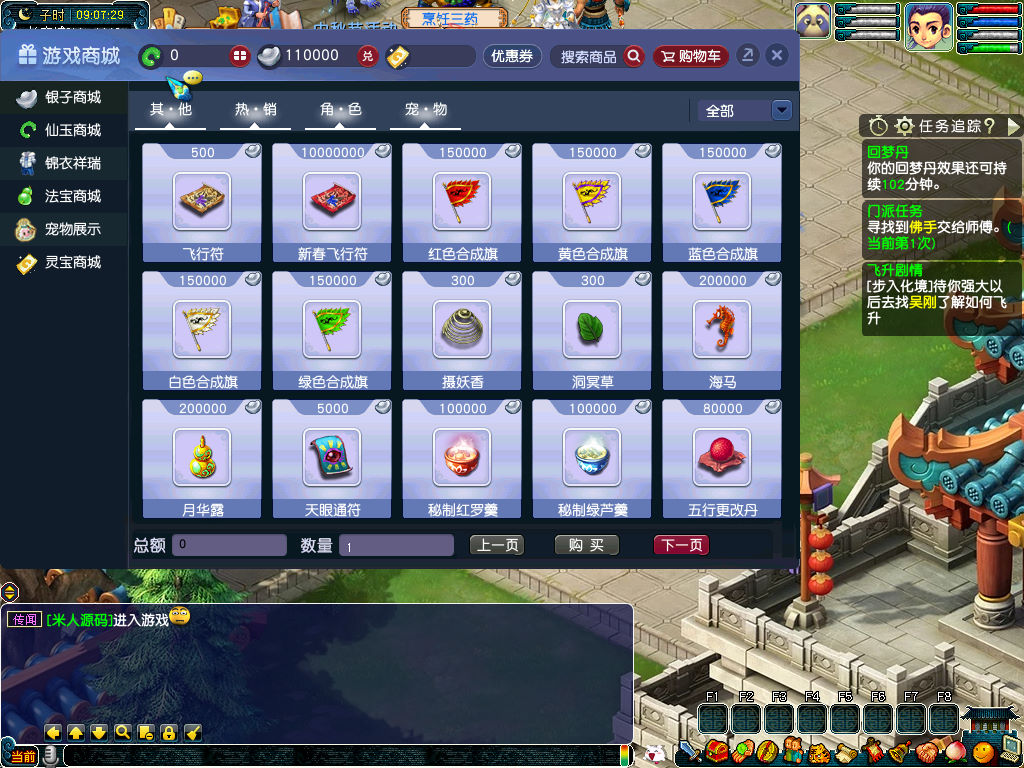
Task: Switch to the 热·销 tab
Action: pos(255,110)
